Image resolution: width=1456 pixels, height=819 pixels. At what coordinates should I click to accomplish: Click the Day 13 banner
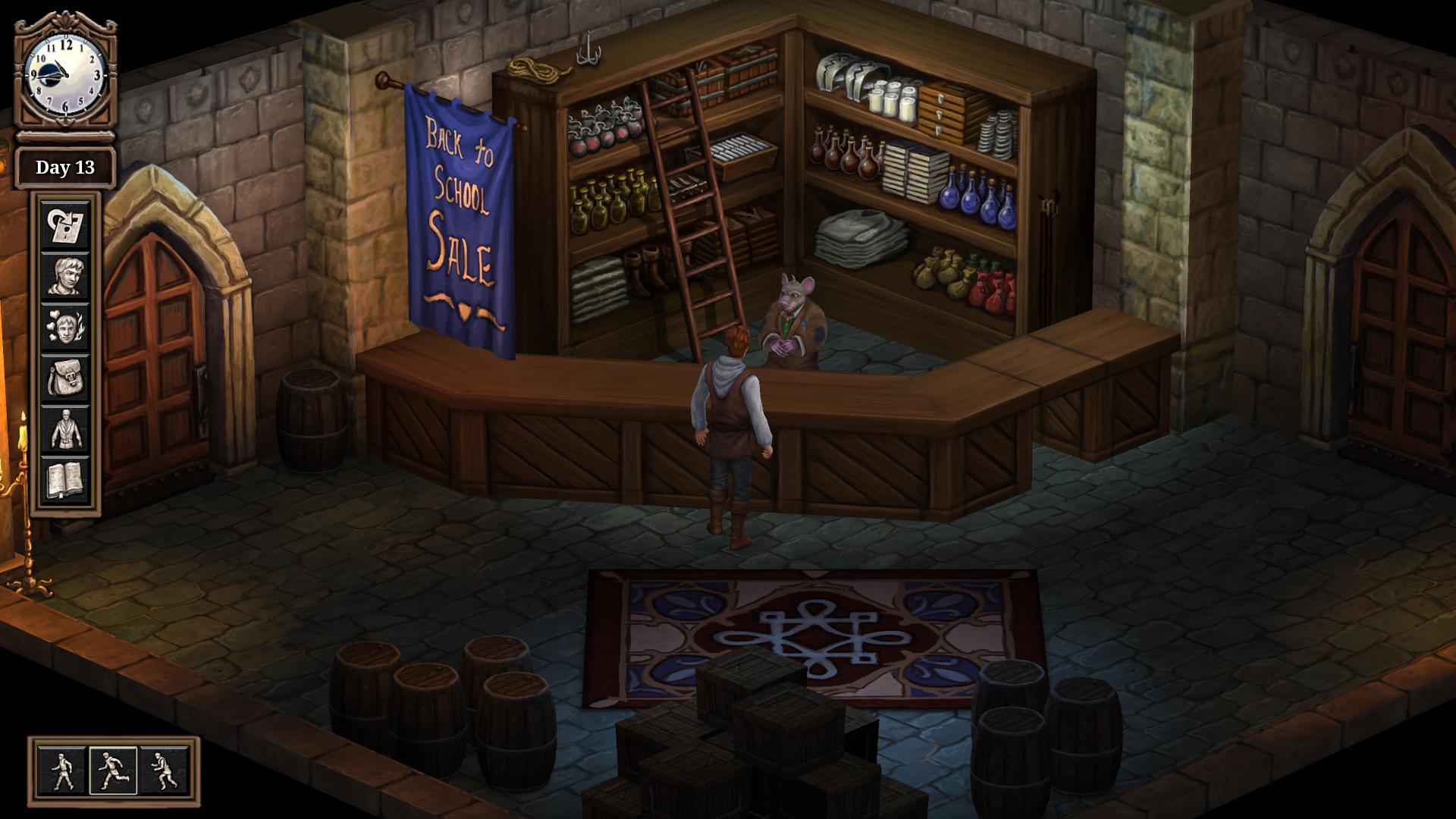[x=64, y=168]
